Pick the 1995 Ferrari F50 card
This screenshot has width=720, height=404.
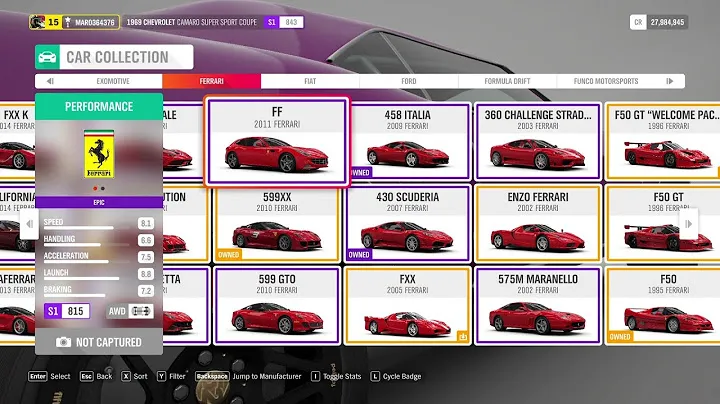click(667, 305)
